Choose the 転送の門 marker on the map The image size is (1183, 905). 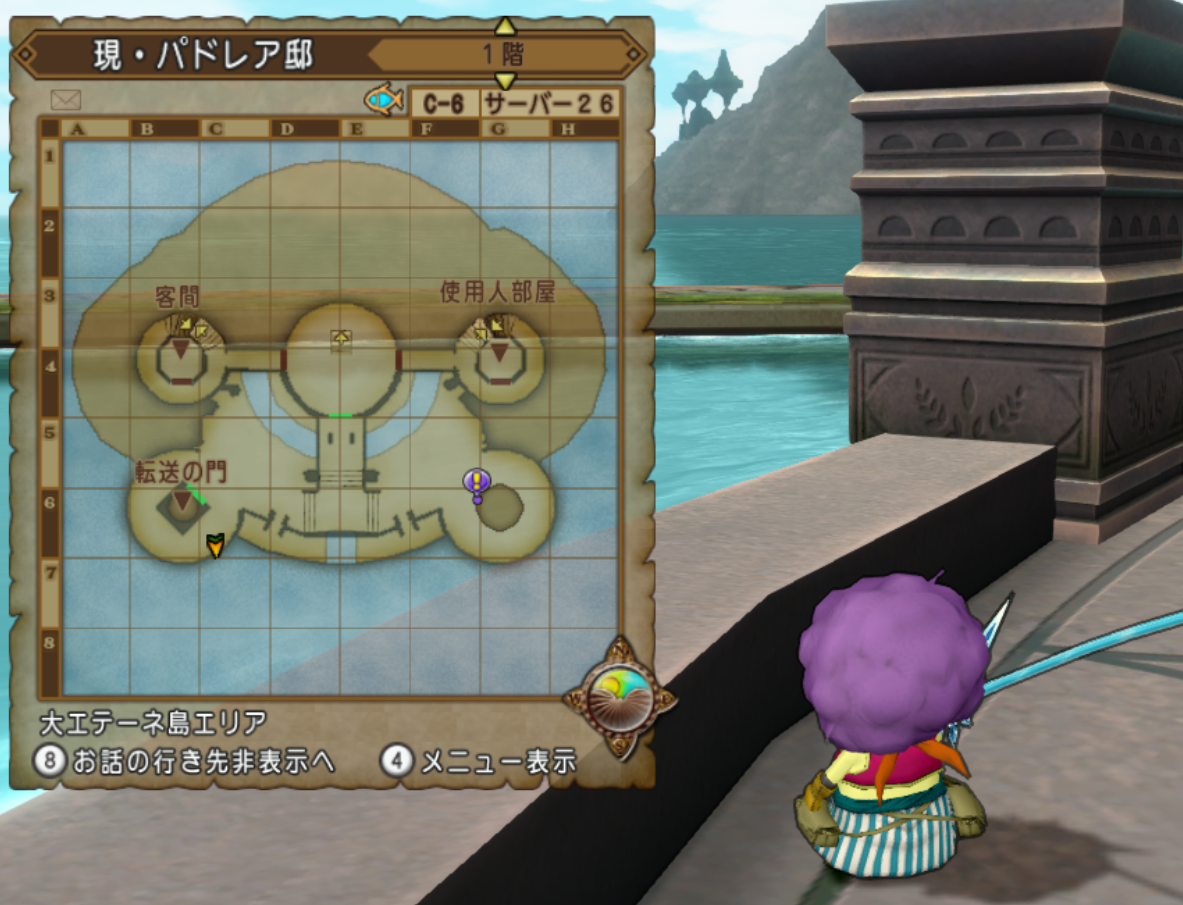183,500
